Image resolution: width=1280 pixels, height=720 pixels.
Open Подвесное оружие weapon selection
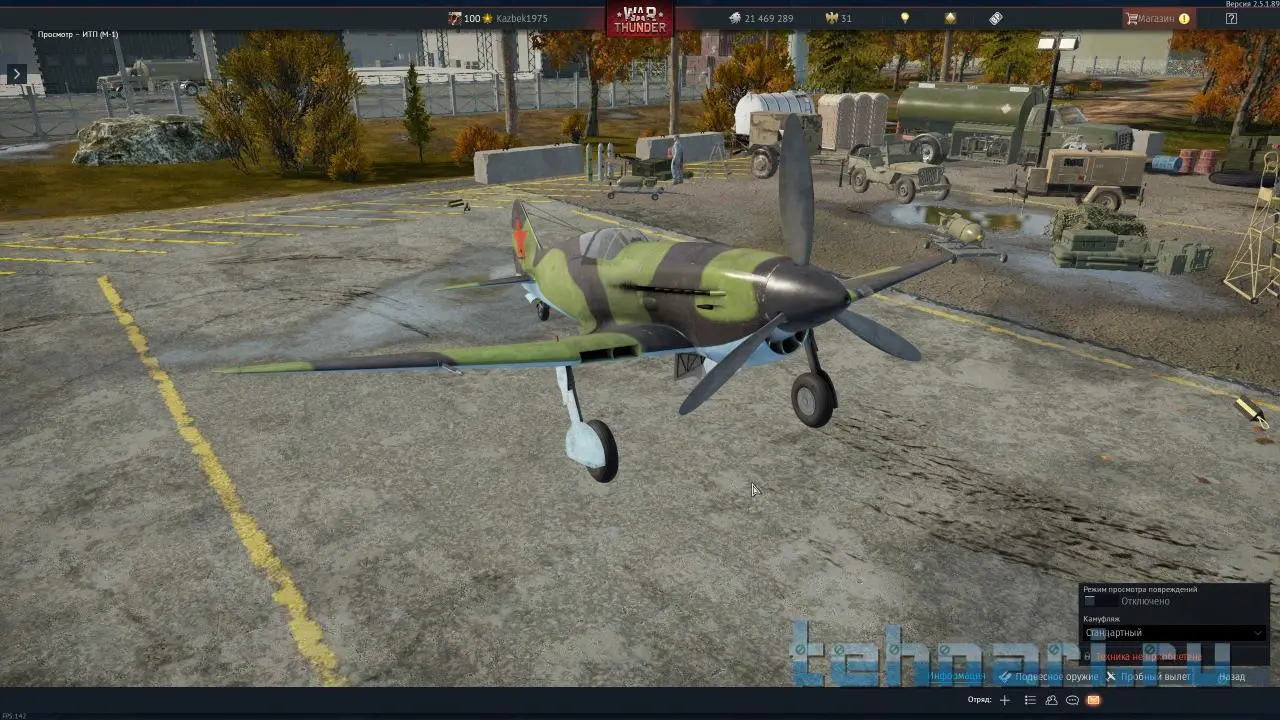pos(1049,677)
